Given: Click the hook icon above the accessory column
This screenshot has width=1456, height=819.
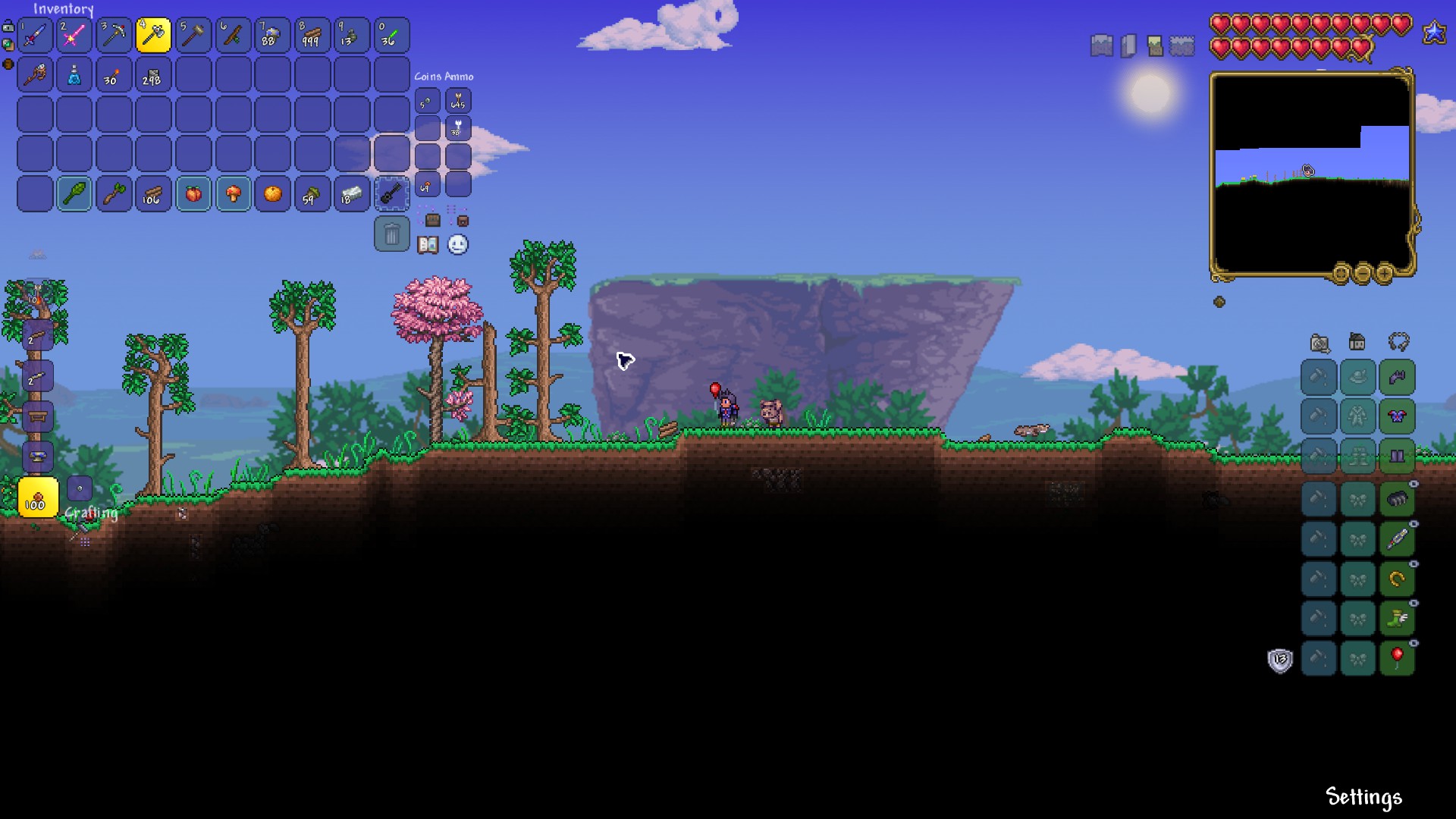Looking at the screenshot, I should click(1398, 343).
